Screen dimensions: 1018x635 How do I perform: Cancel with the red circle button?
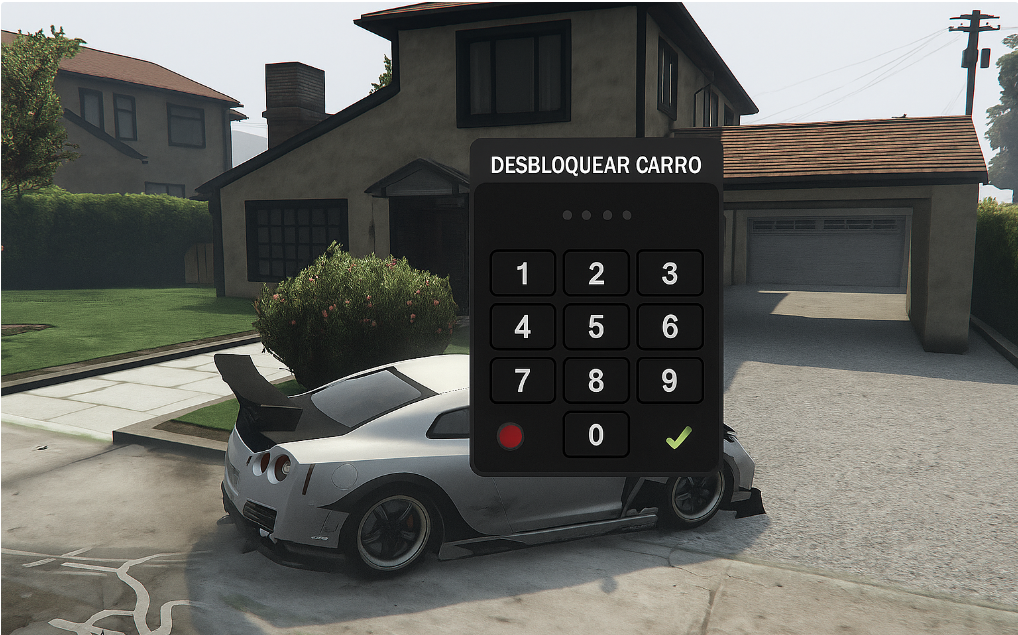(x=511, y=436)
